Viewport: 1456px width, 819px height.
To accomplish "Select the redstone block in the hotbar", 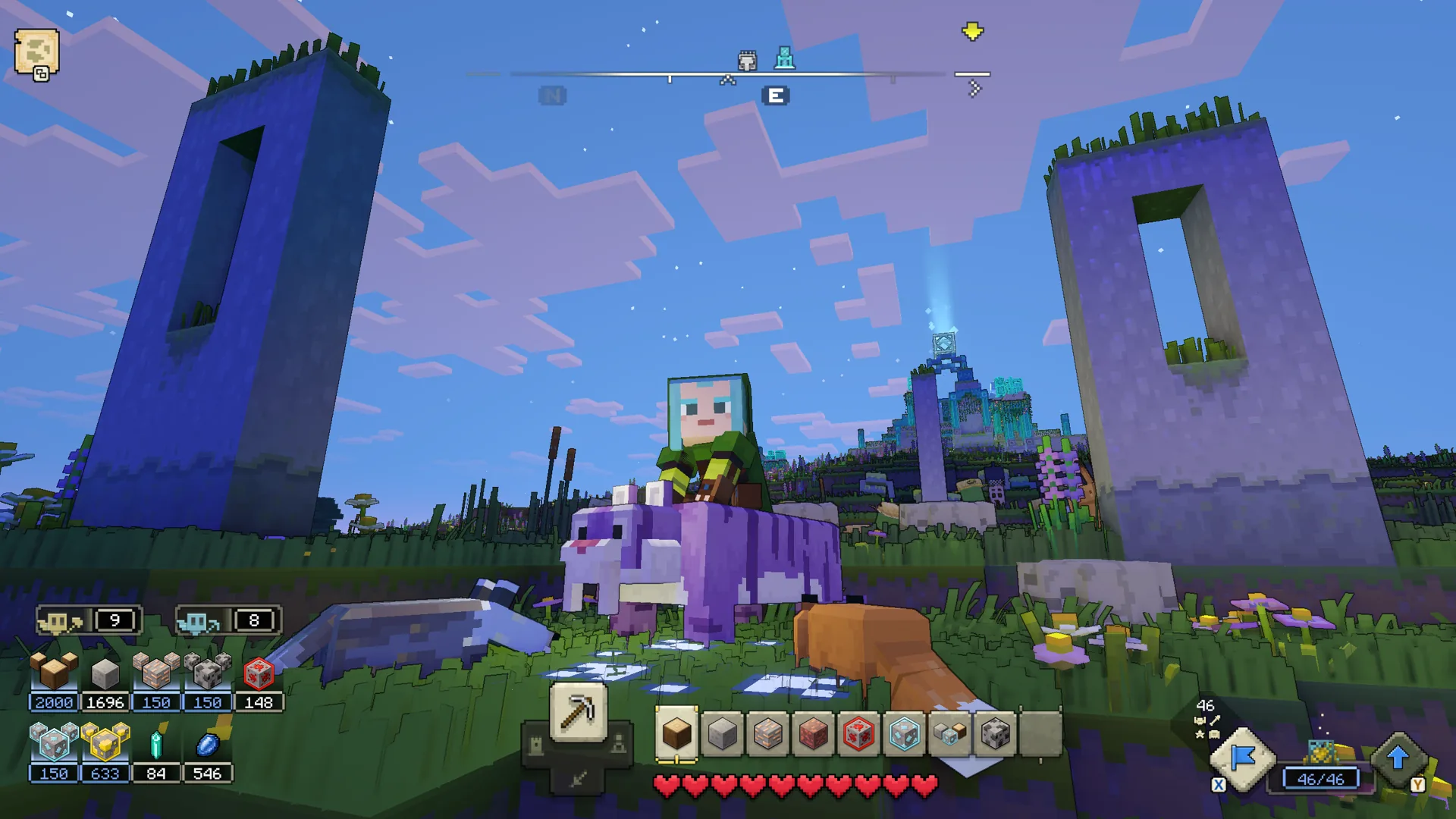I will pos(860,733).
